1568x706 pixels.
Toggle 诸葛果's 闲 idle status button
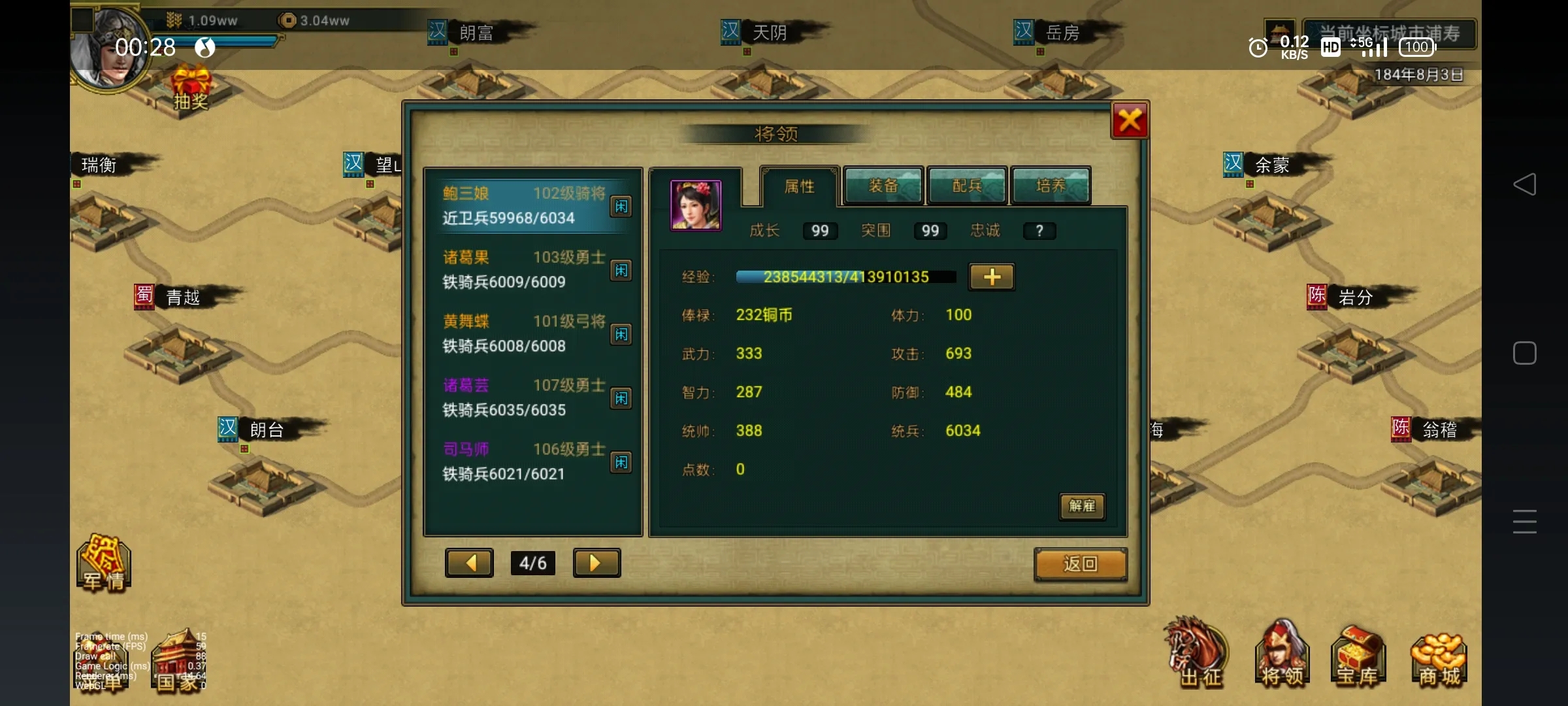621,270
